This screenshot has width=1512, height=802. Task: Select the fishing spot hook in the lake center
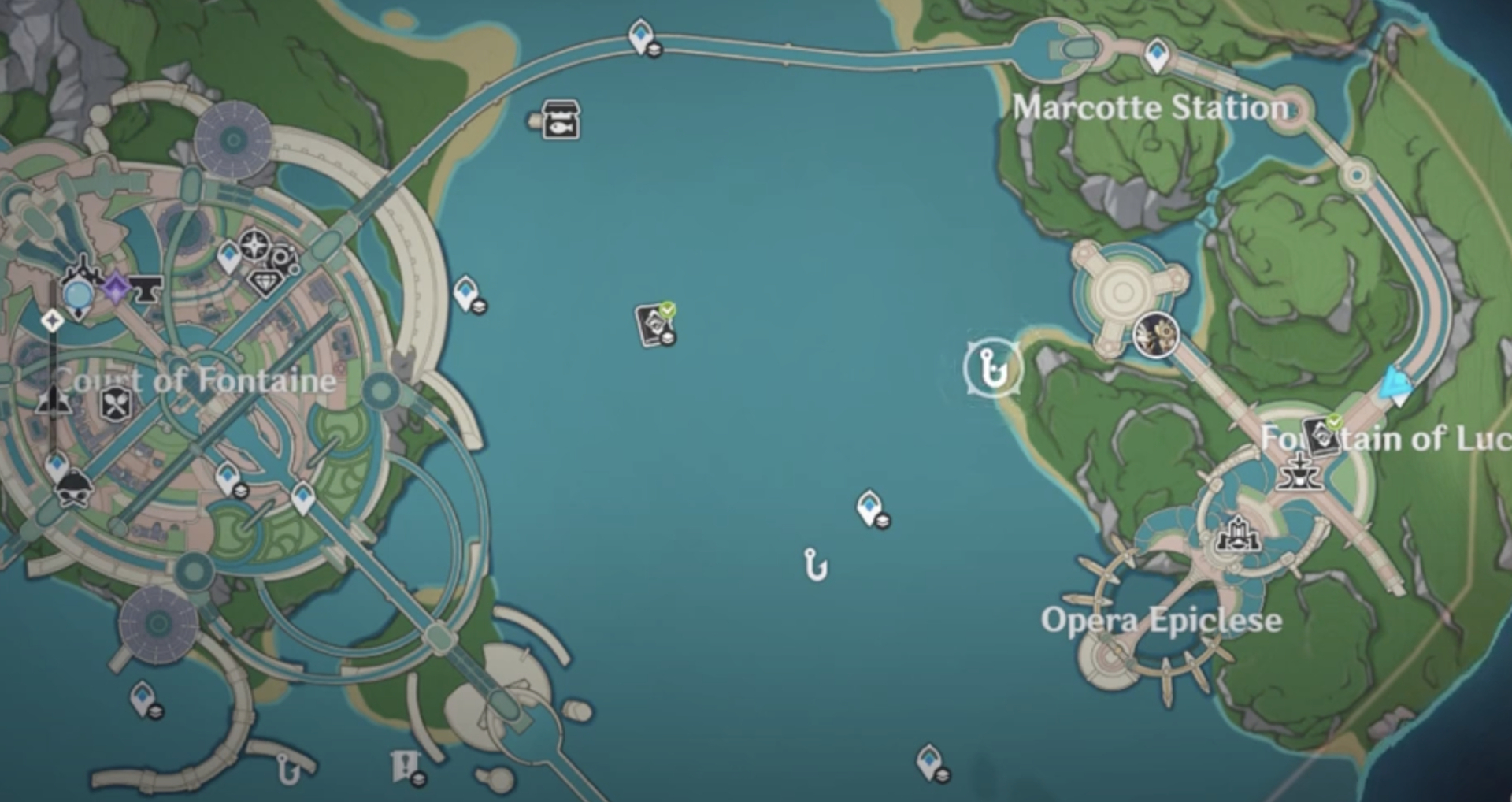[x=815, y=566]
